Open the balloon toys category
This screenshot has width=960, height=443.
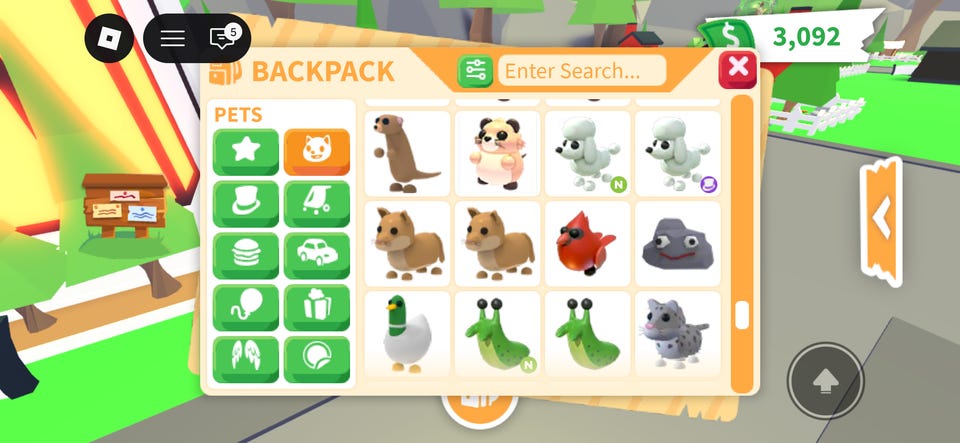pos(245,308)
